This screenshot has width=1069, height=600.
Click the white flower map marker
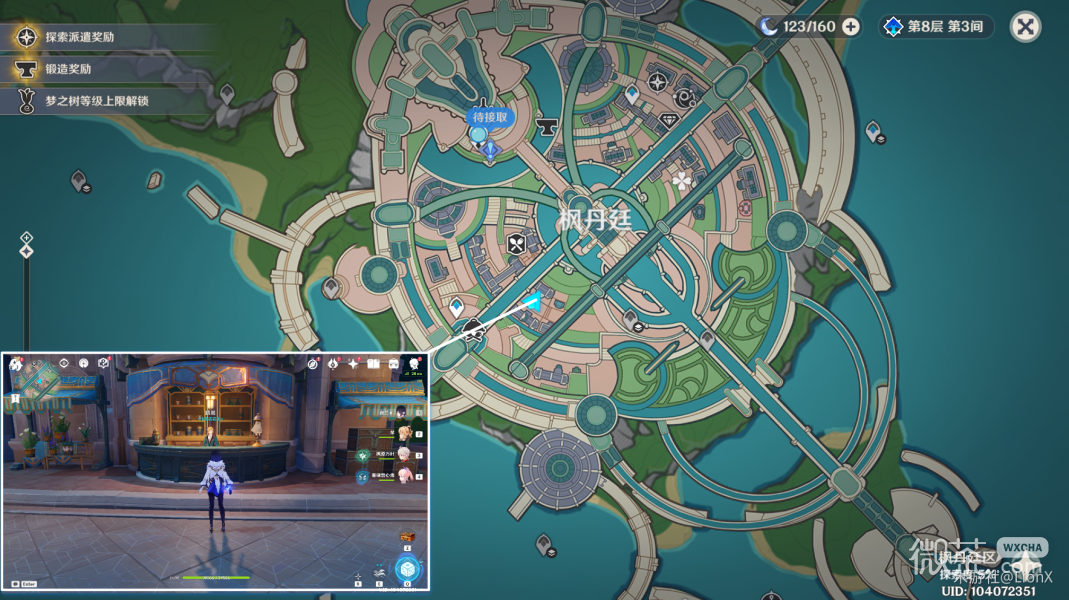pyautogui.click(x=682, y=181)
